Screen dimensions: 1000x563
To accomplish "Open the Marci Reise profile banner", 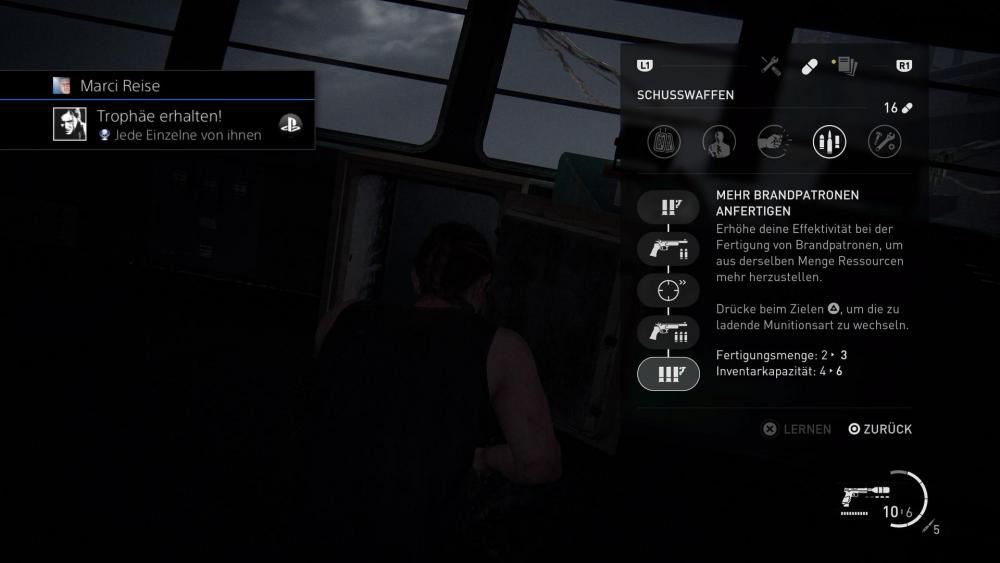I will click(119, 86).
